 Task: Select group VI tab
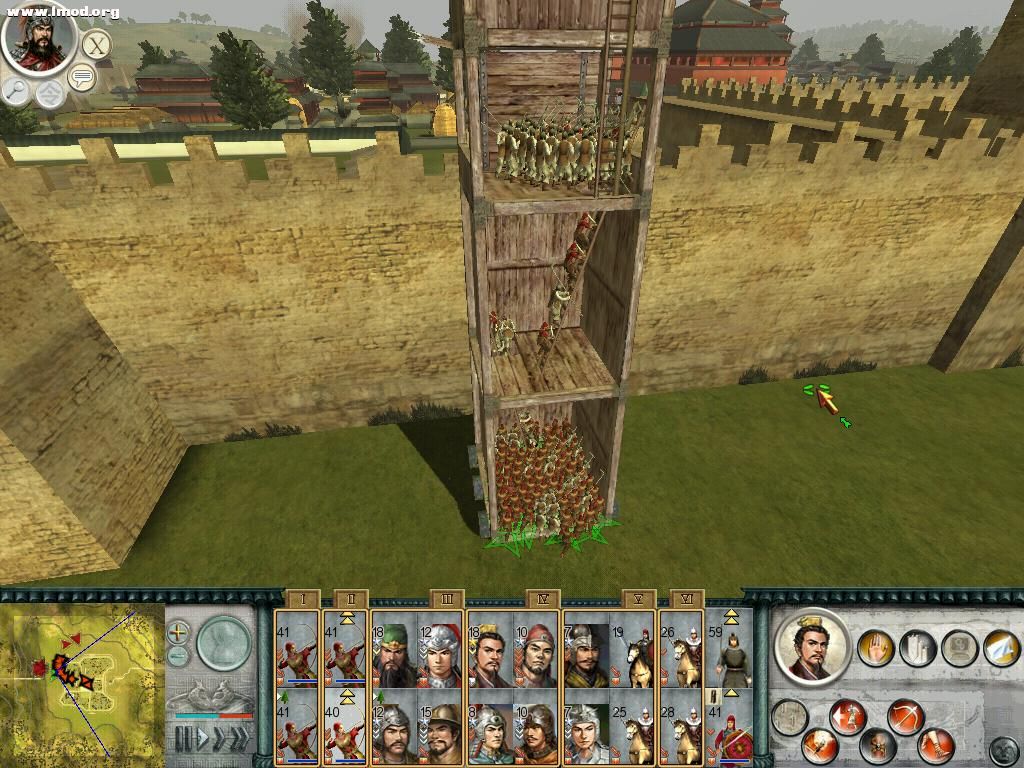[685, 600]
